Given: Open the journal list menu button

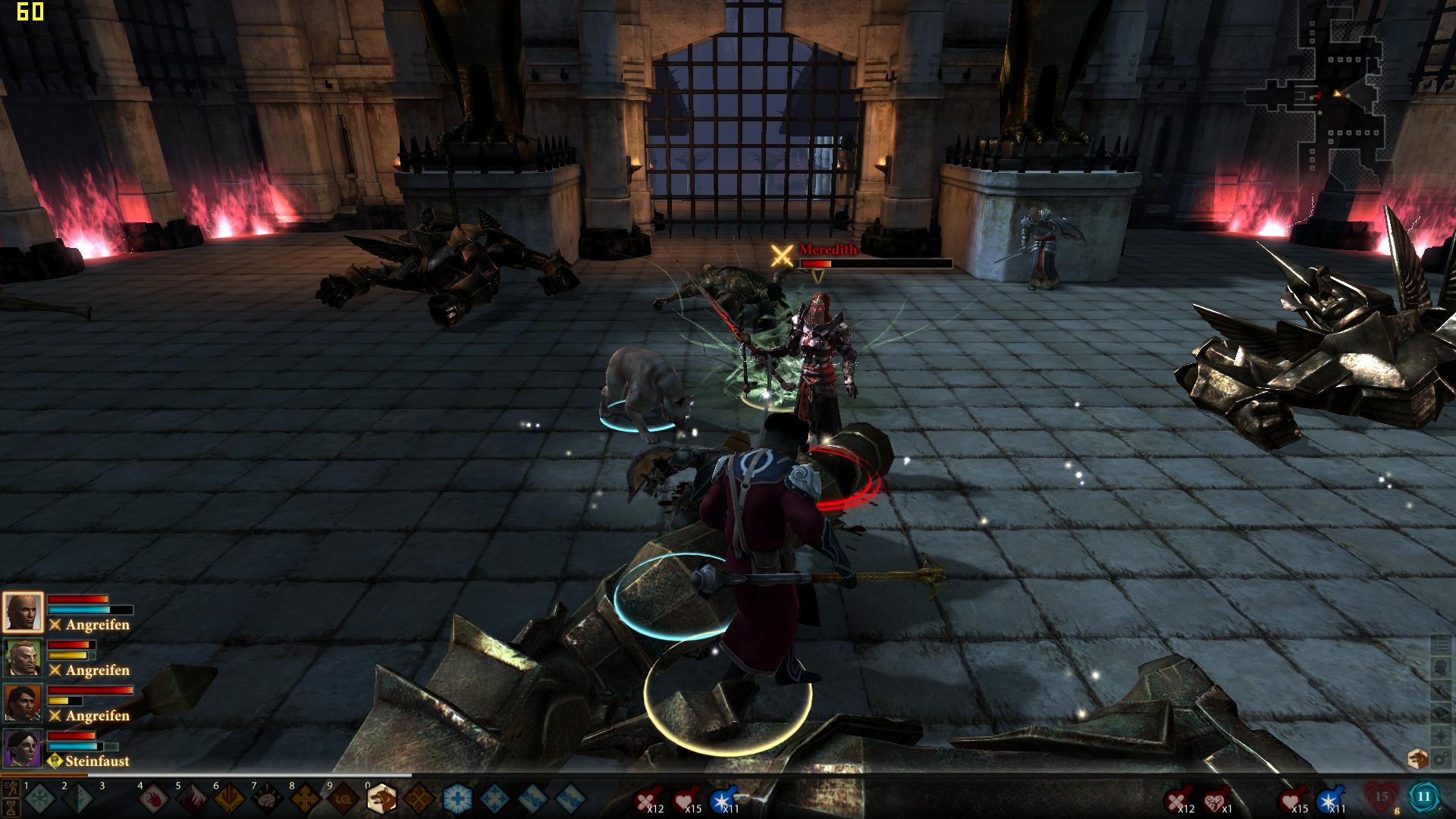Looking at the screenshot, I should click(1439, 645).
